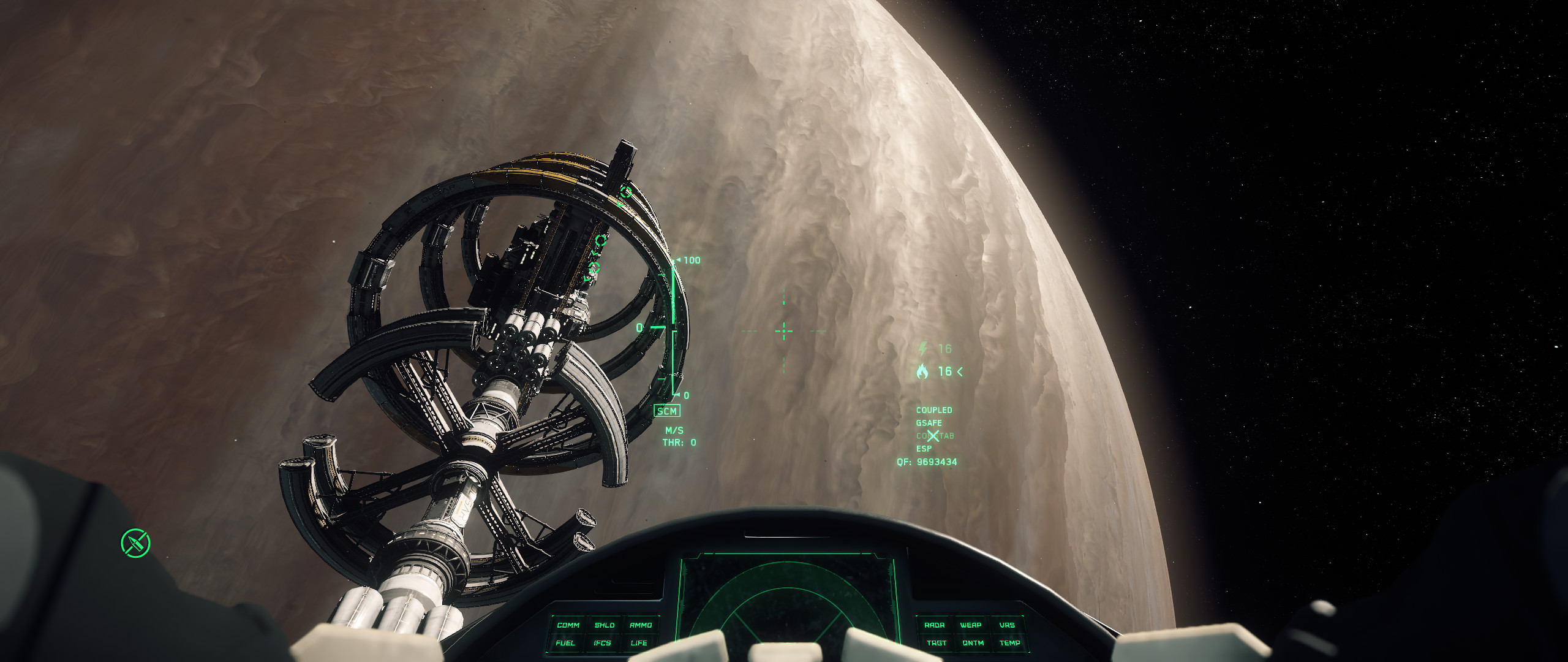Viewport: 1568px width, 662px height.
Task: Select the VRS panel button
Action: tap(1007, 625)
